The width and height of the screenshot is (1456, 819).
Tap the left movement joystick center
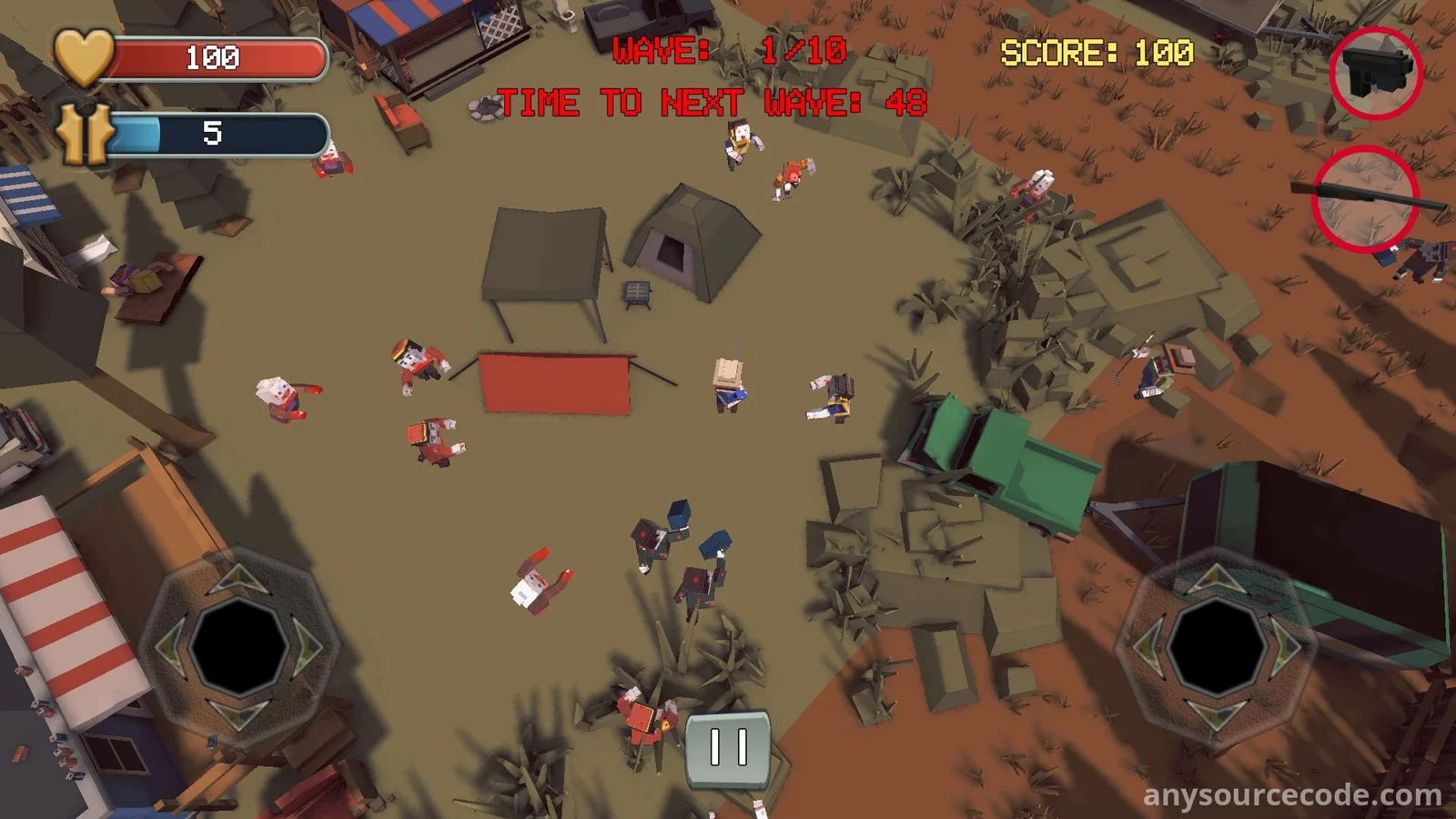pyautogui.click(x=238, y=646)
